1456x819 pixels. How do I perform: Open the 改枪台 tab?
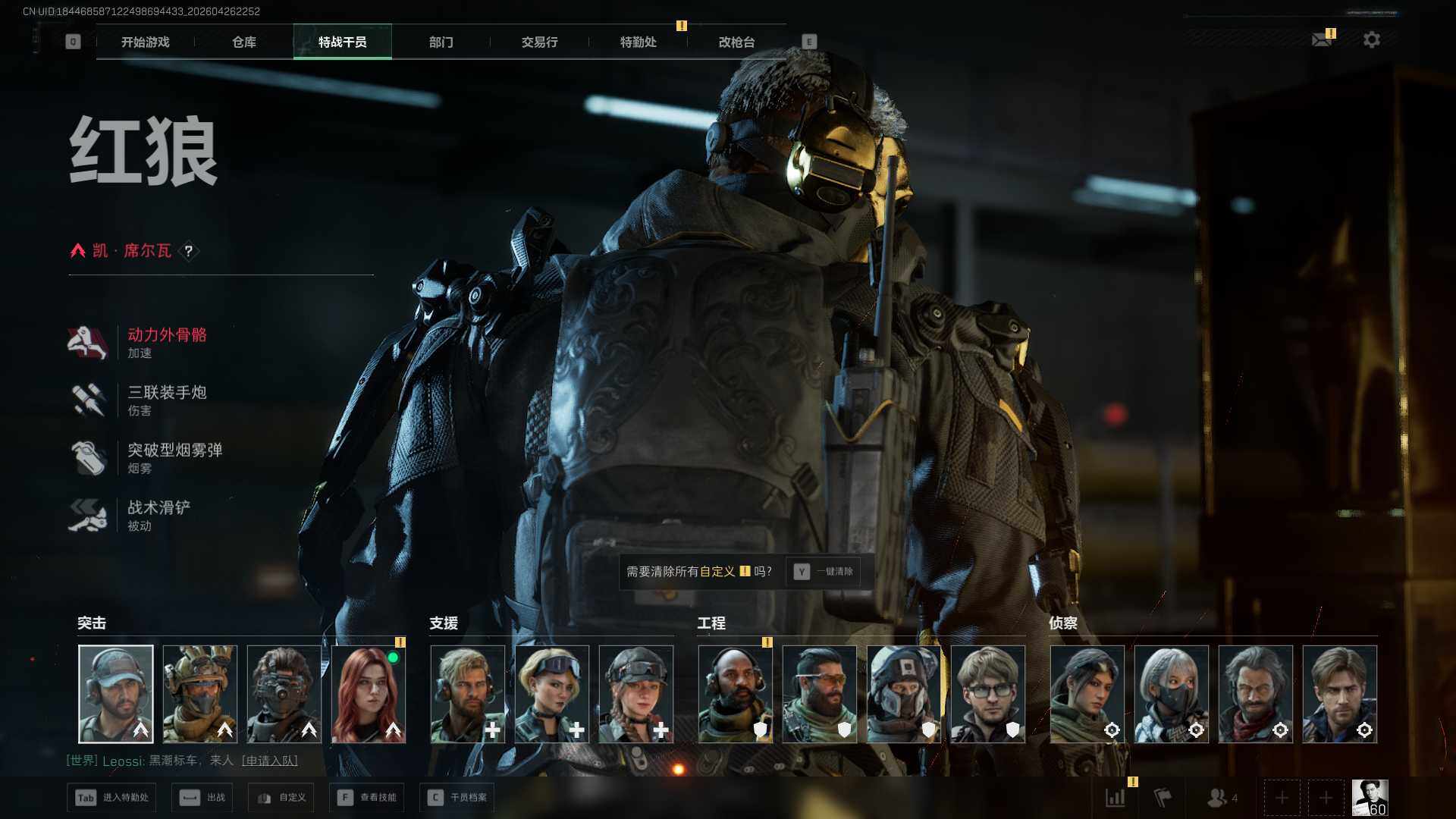coord(736,42)
